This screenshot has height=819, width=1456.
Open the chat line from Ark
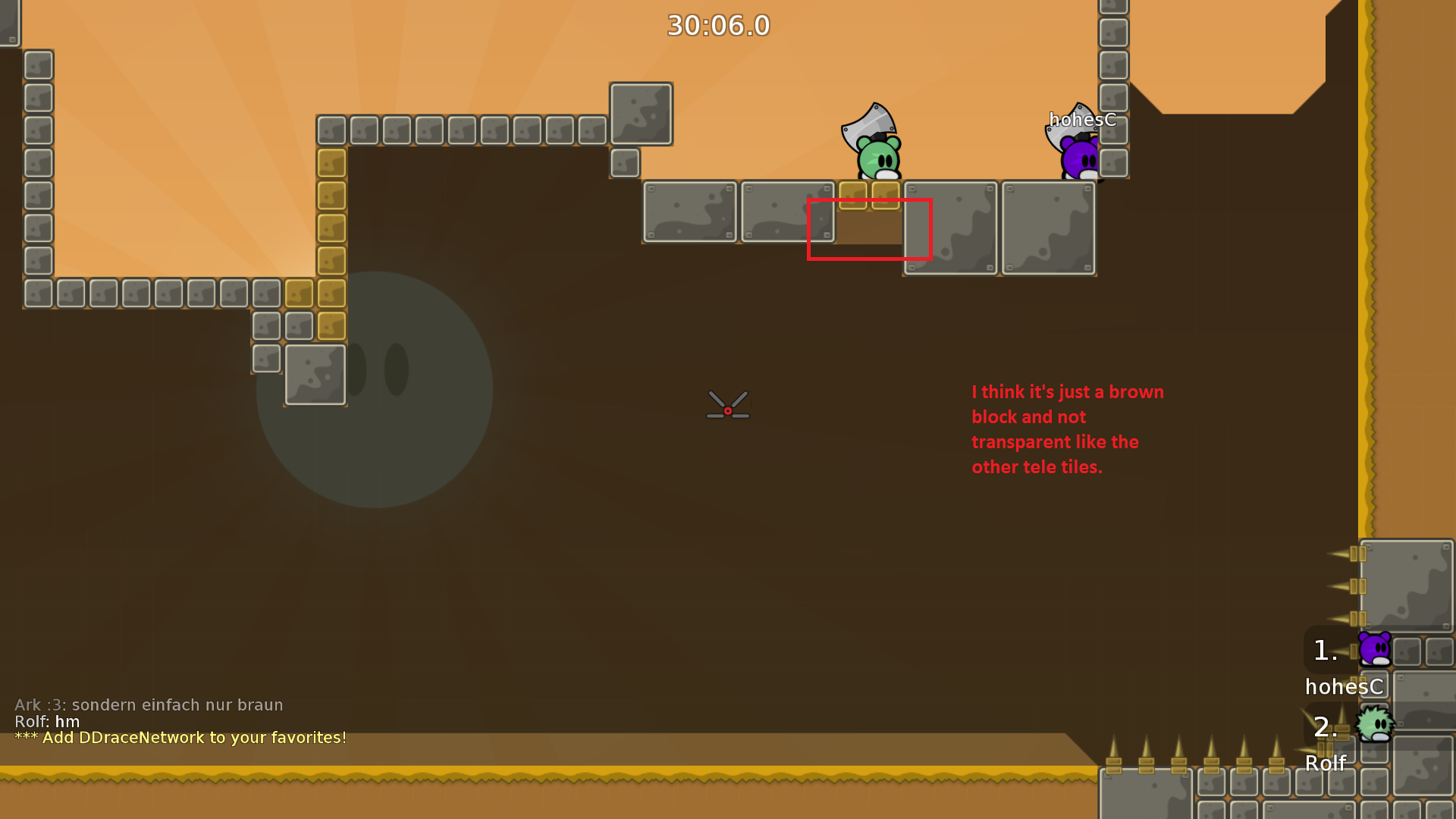tap(149, 704)
